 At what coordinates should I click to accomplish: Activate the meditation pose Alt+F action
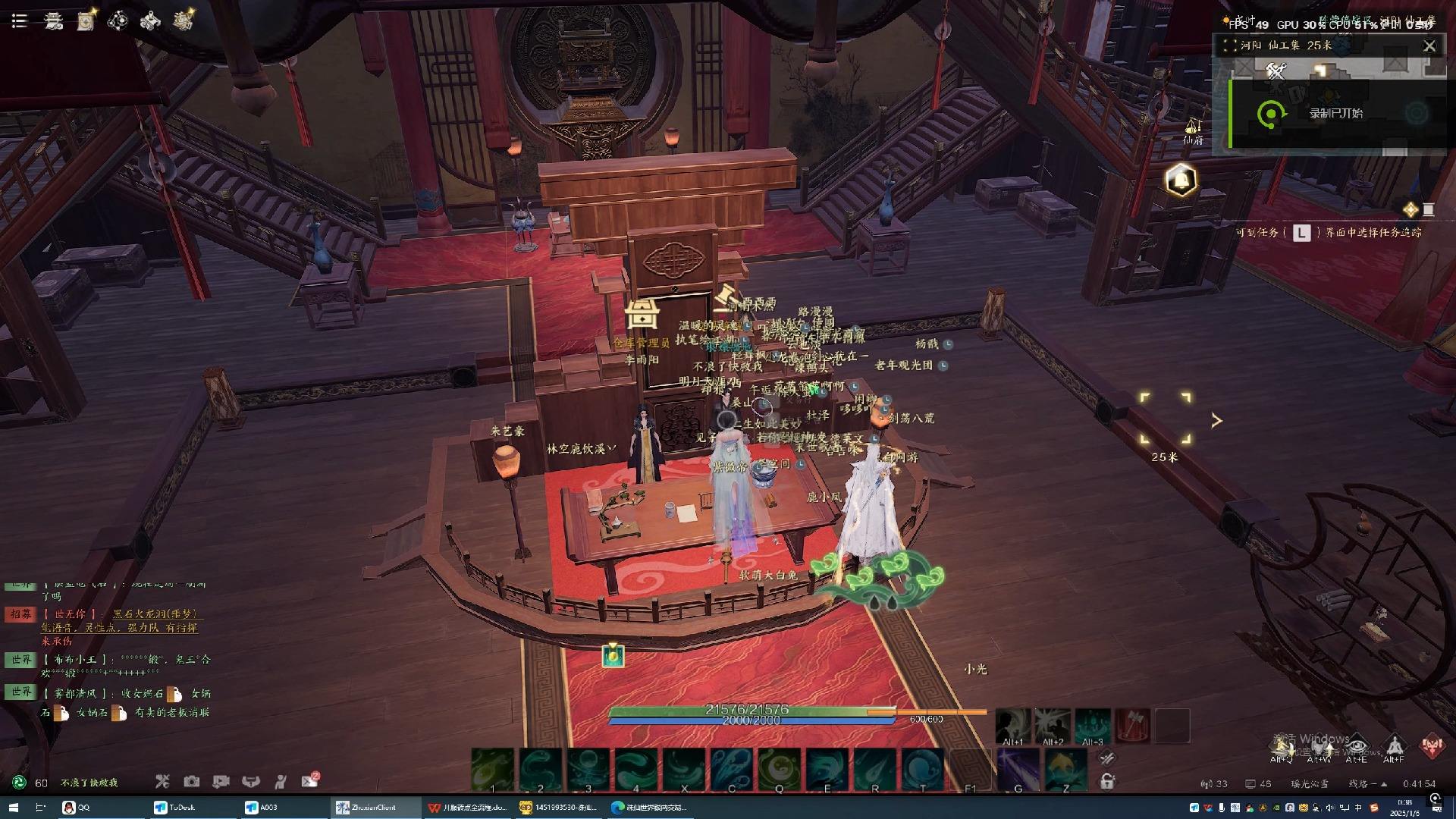(1394, 745)
